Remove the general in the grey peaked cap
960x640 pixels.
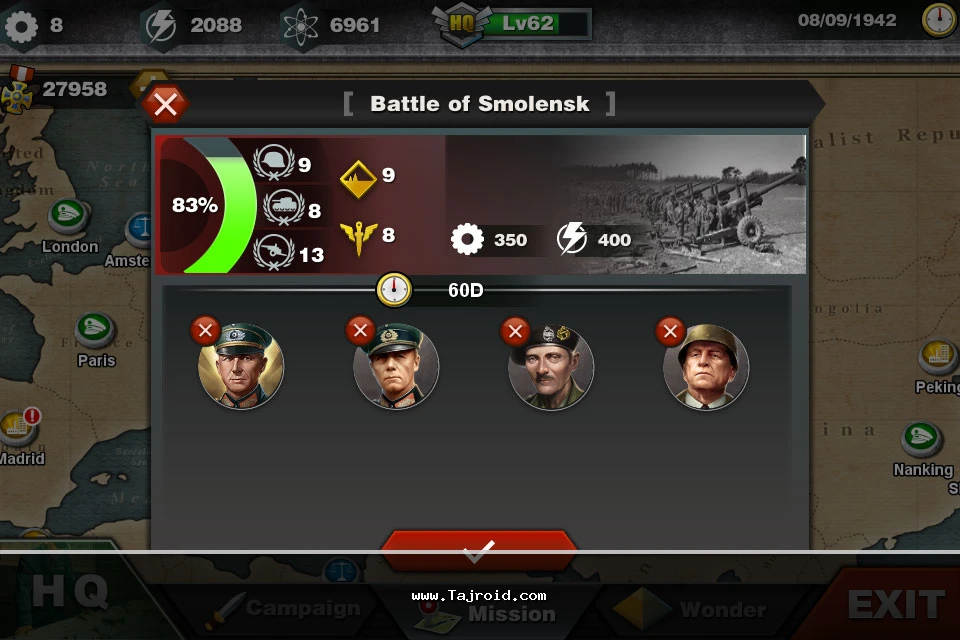[205, 330]
